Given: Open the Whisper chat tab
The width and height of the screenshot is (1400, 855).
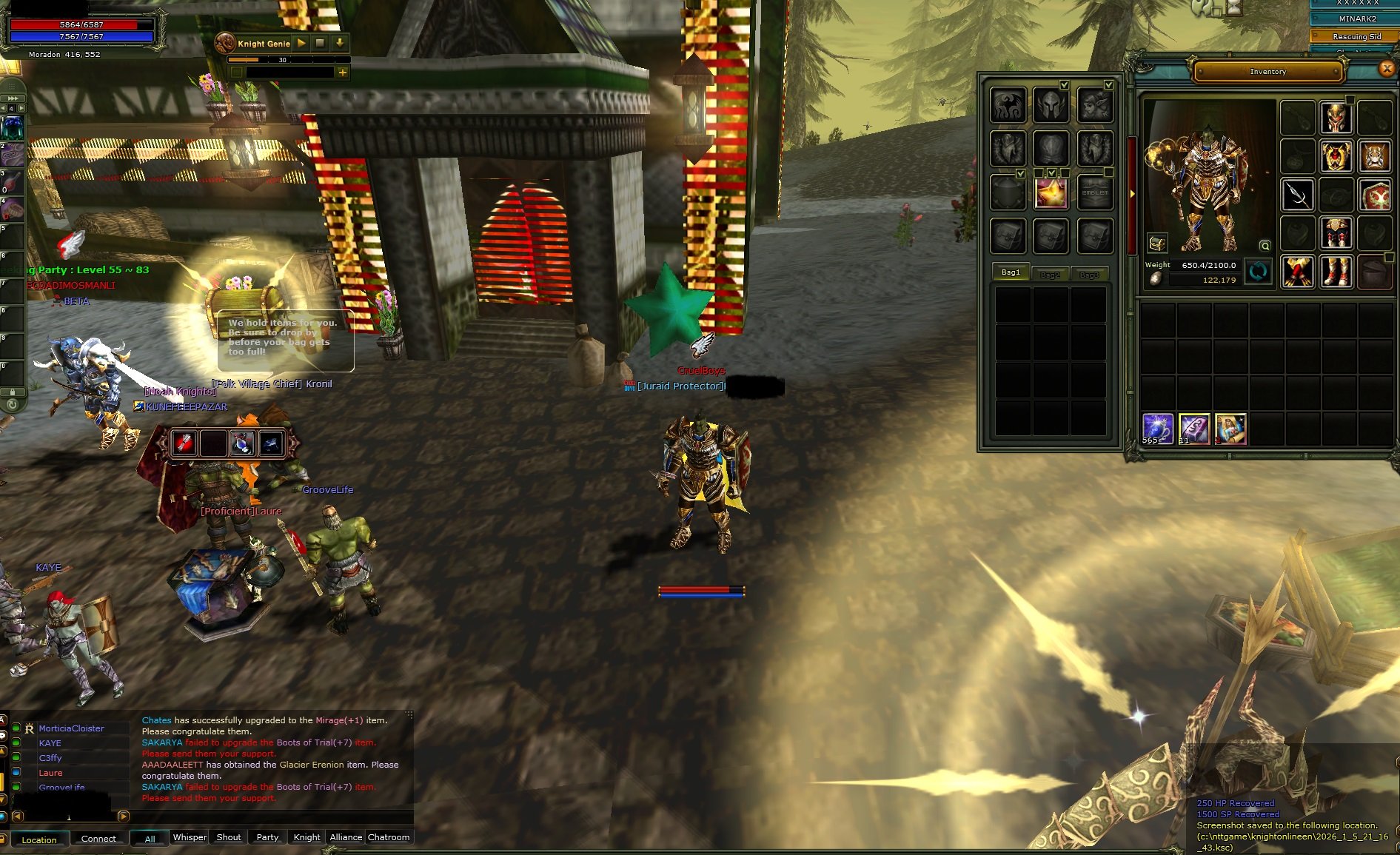Looking at the screenshot, I should [x=190, y=837].
